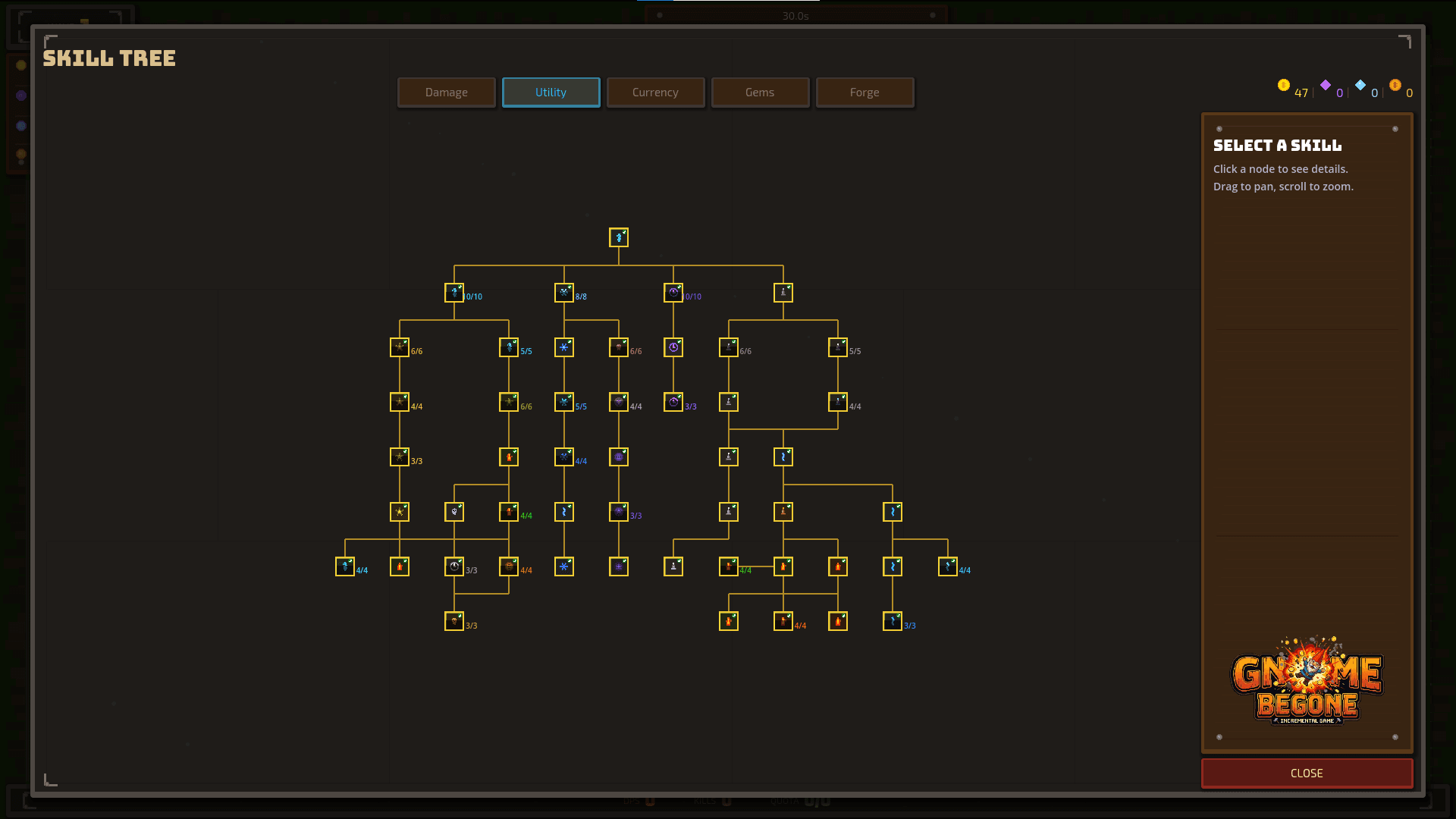Open the Currency tab
The image size is (1456, 819).
pyautogui.click(x=655, y=92)
